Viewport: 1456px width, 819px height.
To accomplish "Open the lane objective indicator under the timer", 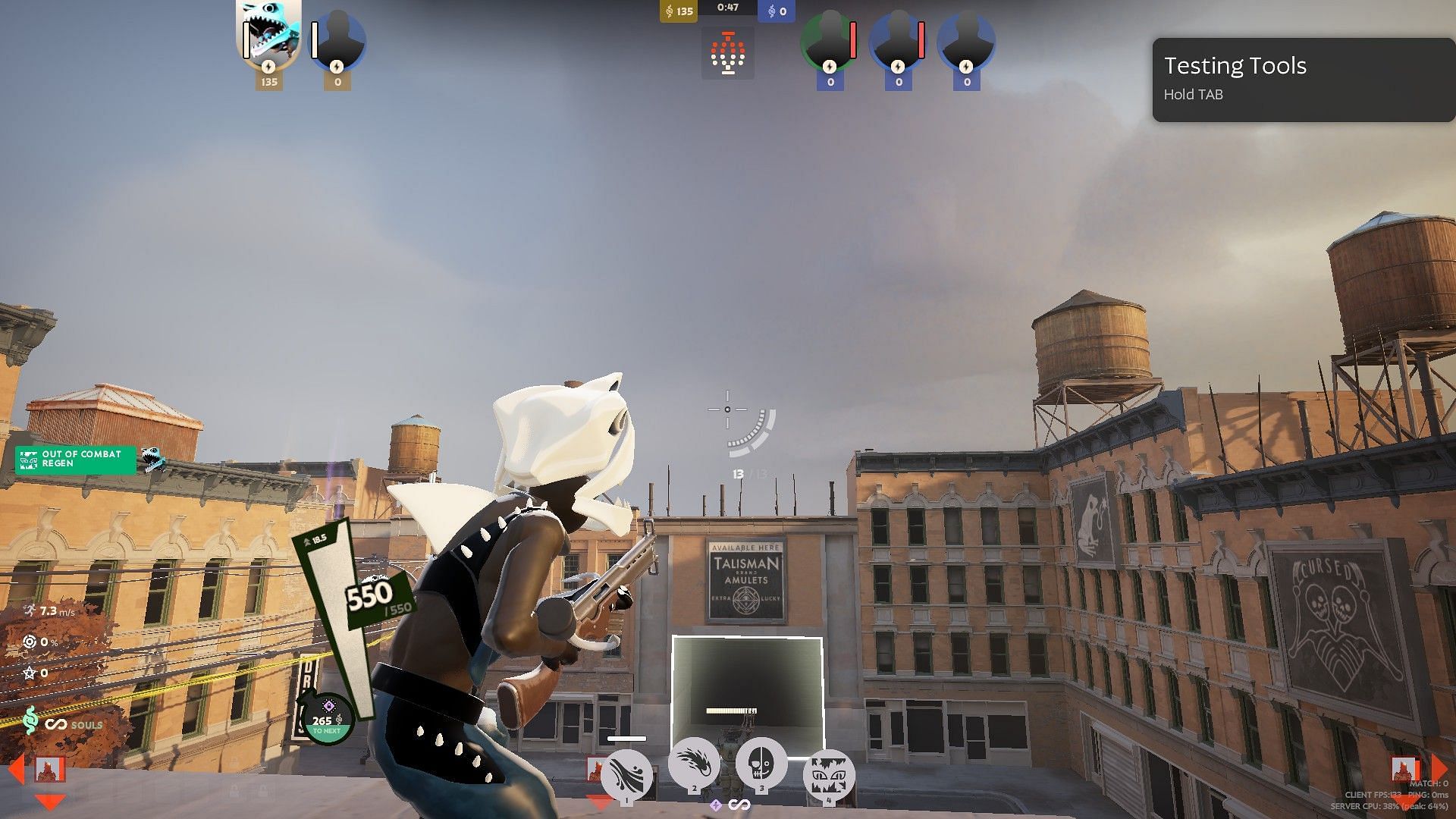I will (x=727, y=53).
